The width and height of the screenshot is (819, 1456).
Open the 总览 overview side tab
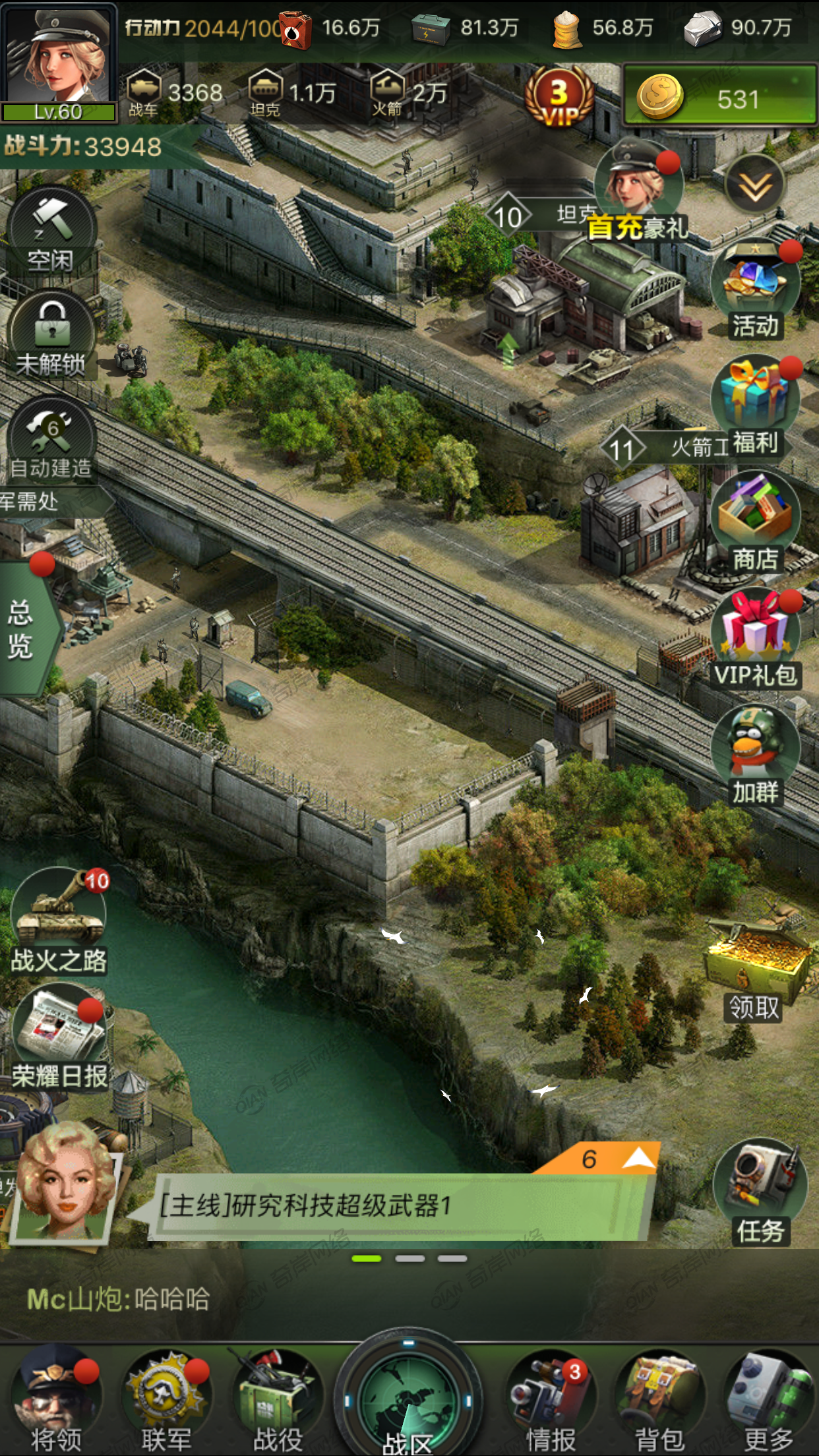coord(23,628)
